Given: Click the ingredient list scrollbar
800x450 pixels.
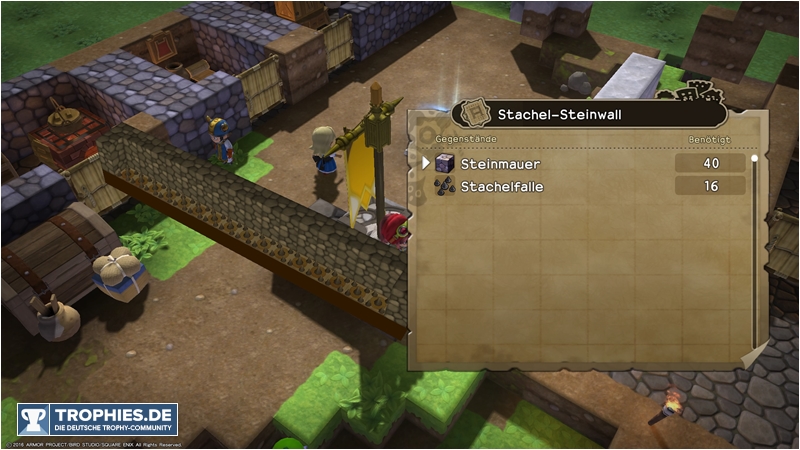Looking at the screenshot, I should [754, 250].
